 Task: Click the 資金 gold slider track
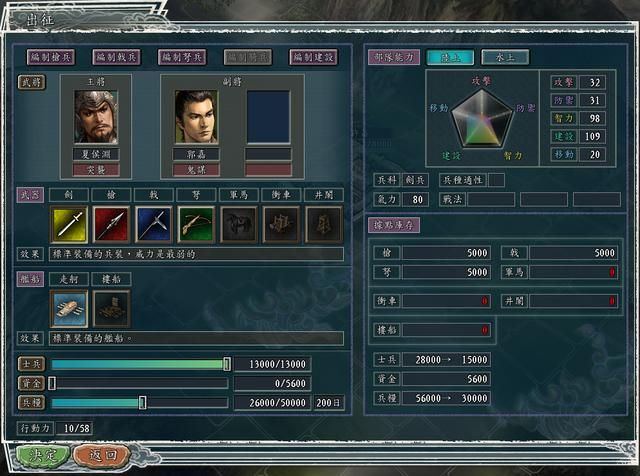pyautogui.click(x=139, y=383)
